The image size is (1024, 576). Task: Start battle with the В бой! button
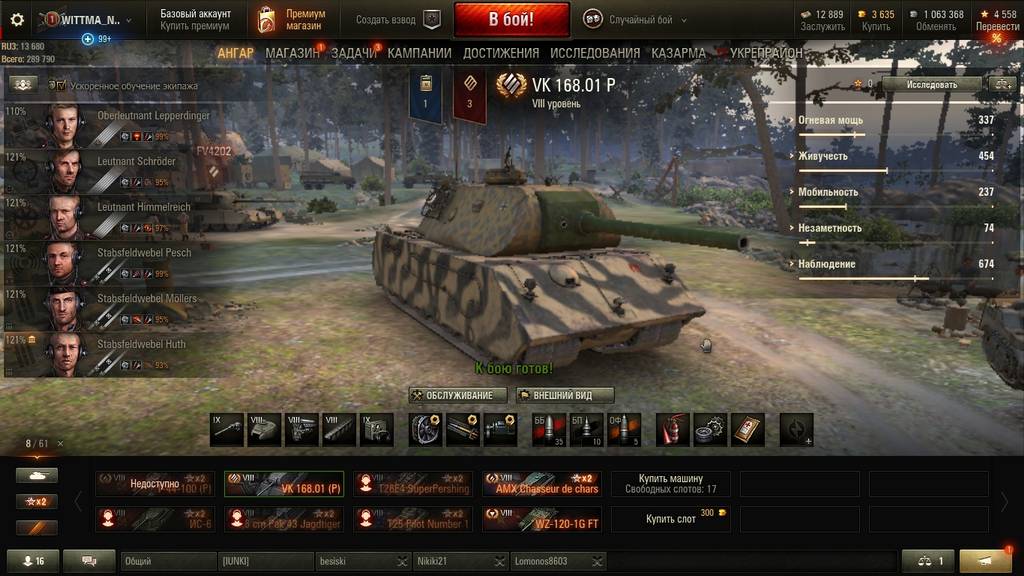click(x=511, y=19)
